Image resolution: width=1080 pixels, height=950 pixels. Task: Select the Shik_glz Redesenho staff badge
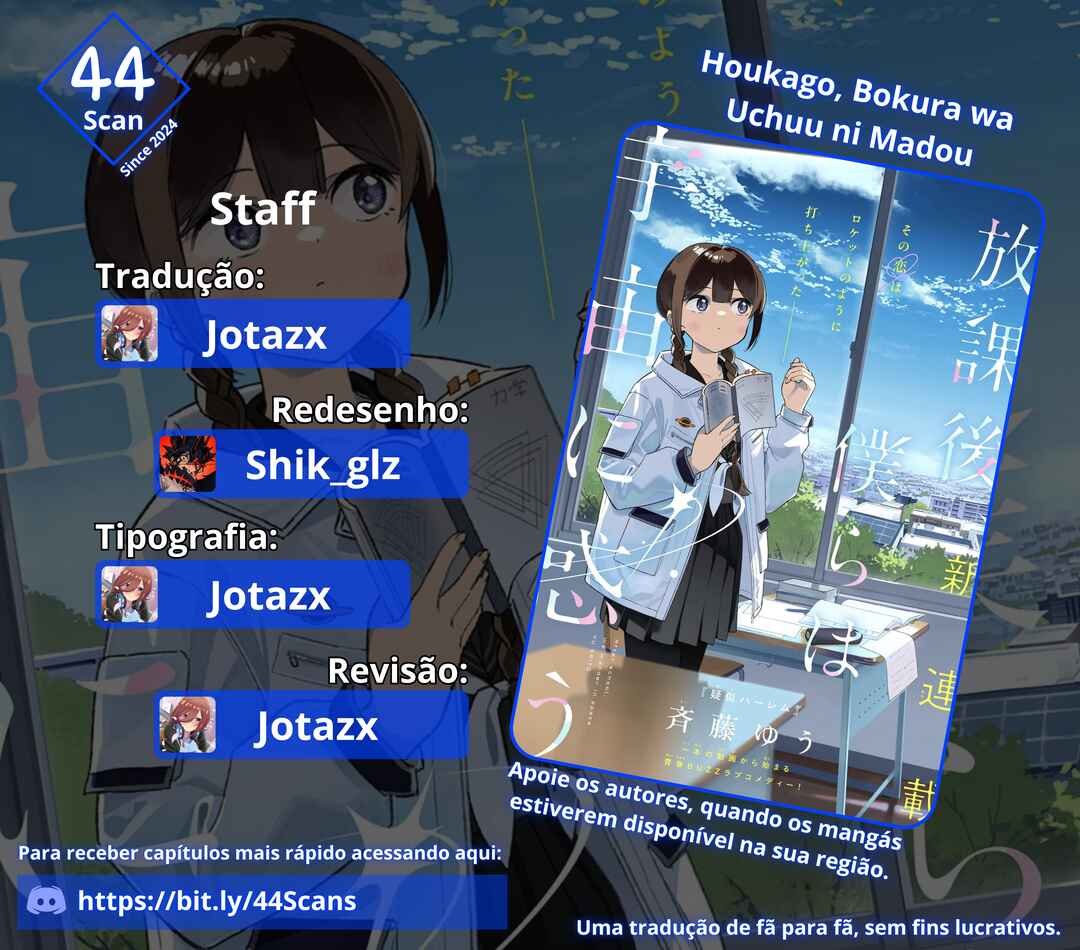(x=311, y=465)
